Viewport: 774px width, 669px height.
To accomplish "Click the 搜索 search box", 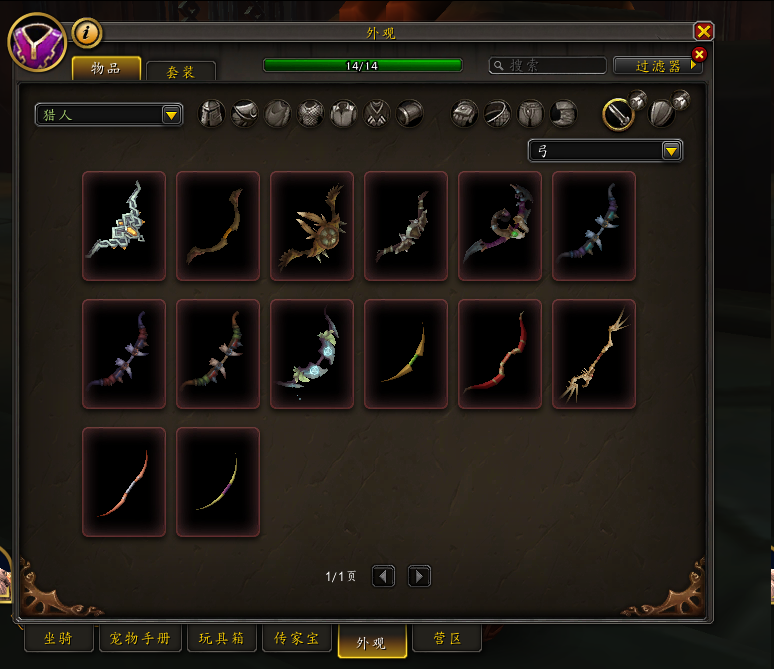I will [548, 65].
